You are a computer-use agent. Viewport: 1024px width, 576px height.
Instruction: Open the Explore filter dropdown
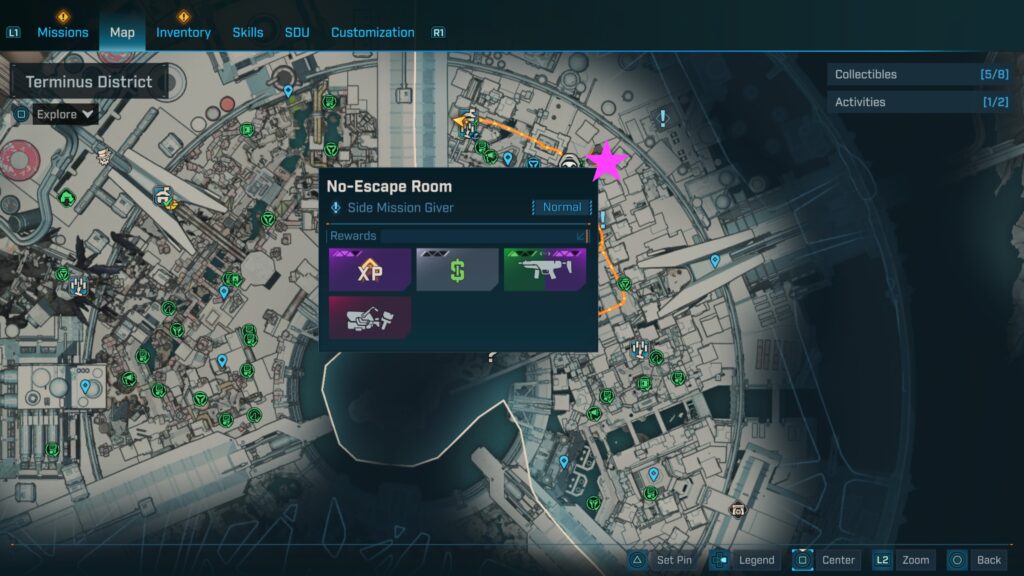pyautogui.click(x=66, y=114)
